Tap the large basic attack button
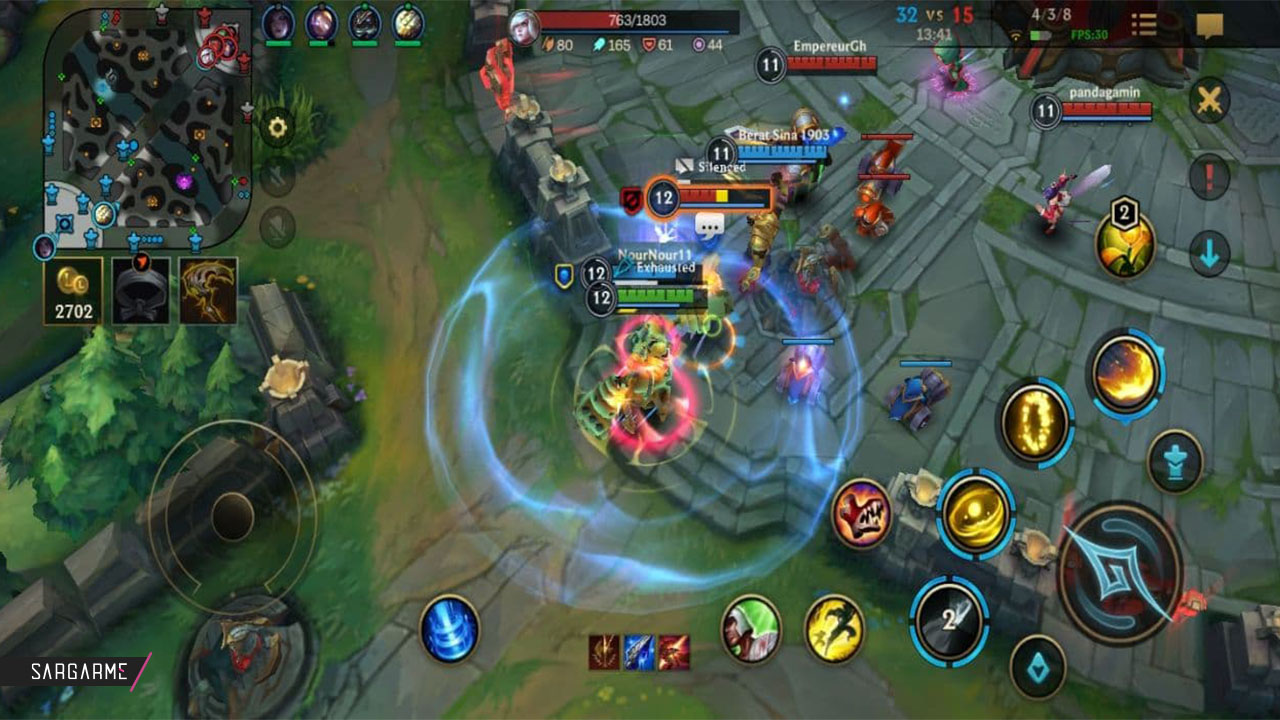The width and height of the screenshot is (1280, 720). click(x=1120, y=573)
